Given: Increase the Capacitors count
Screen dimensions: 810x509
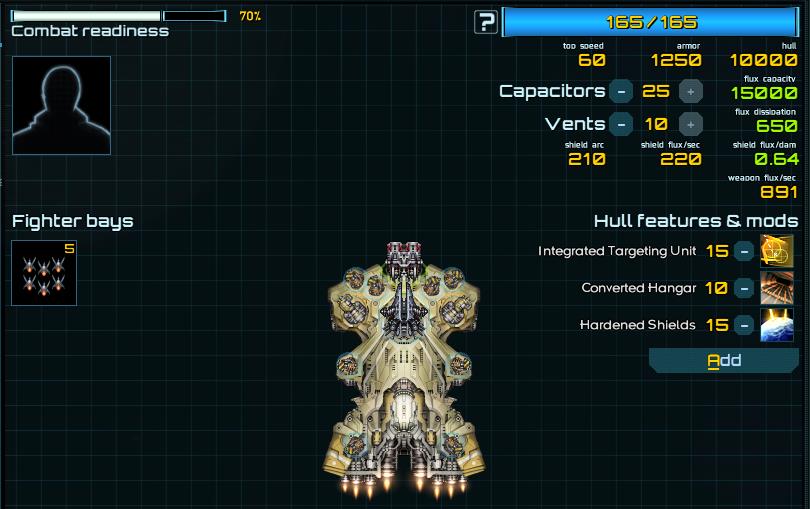Looking at the screenshot, I should point(690,91).
